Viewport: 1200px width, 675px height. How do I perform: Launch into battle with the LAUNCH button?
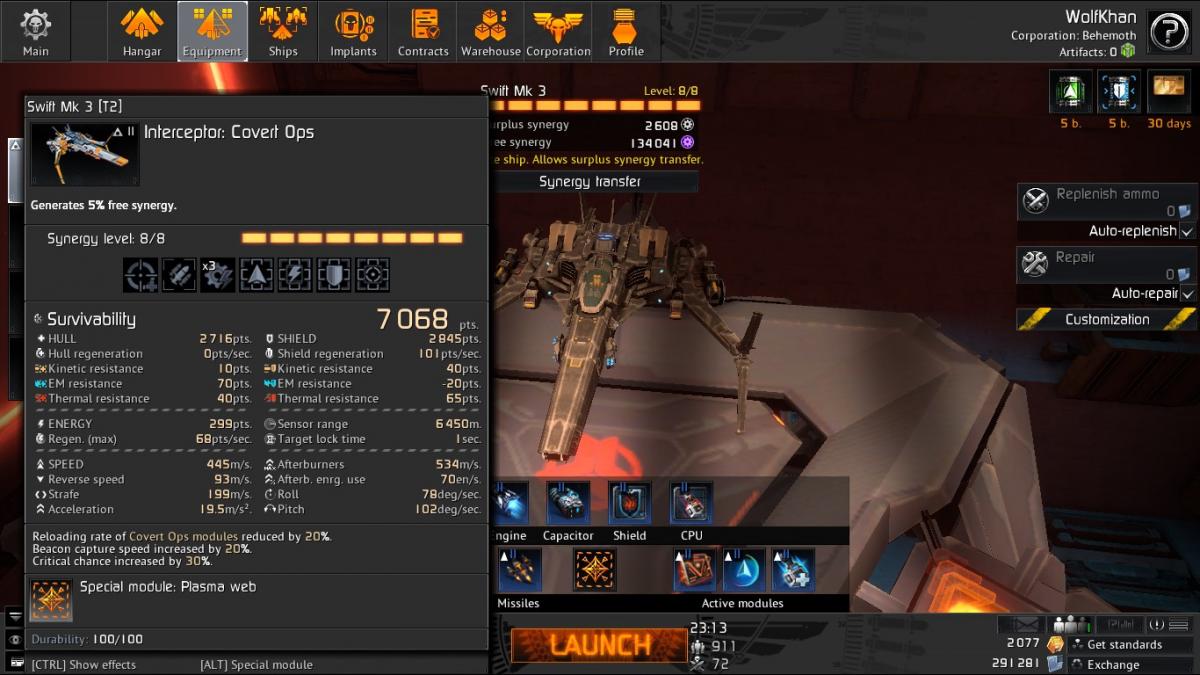(599, 645)
